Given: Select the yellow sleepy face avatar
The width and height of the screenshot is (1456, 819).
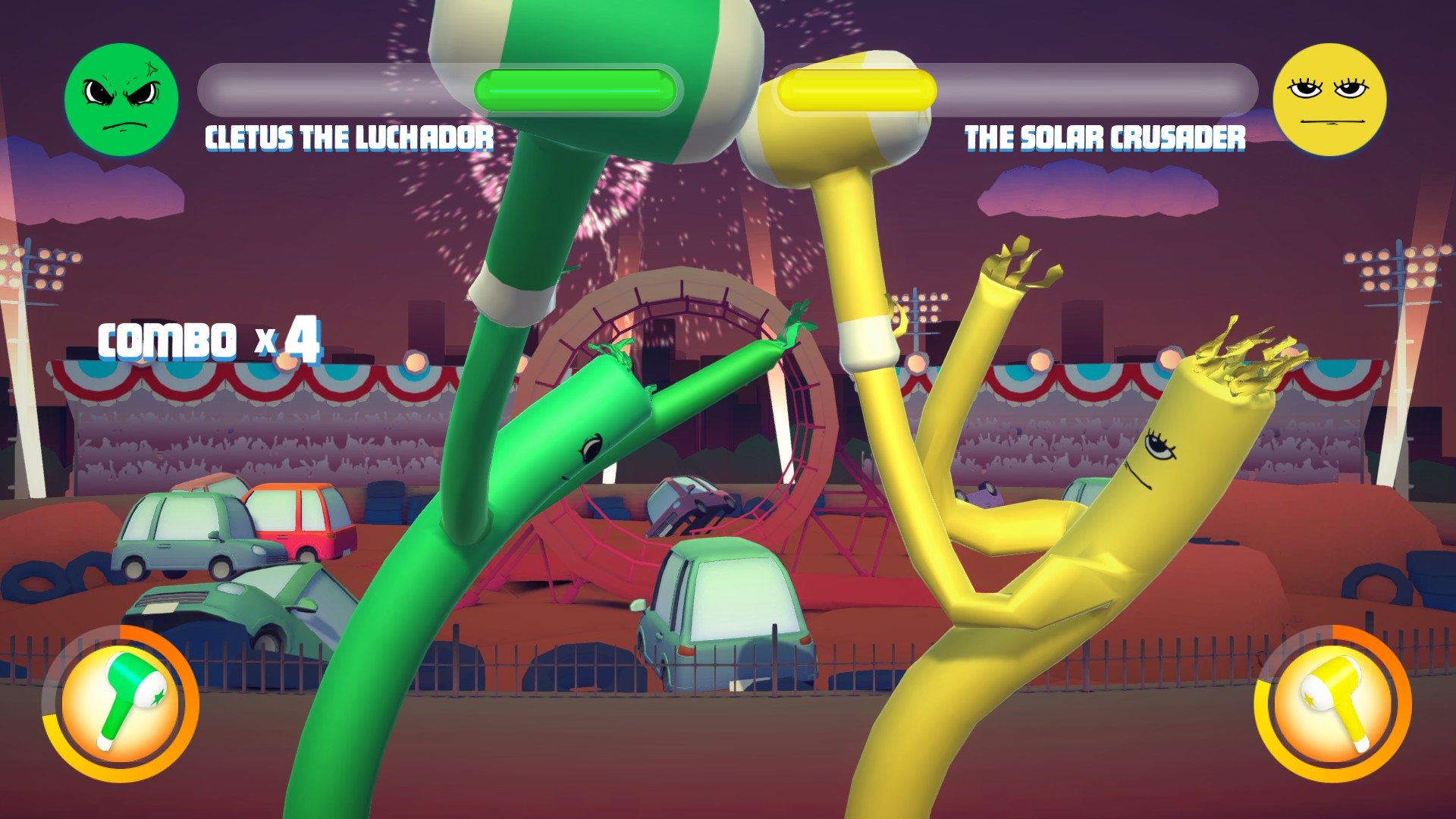Looking at the screenshot, I should (1332, 99).
